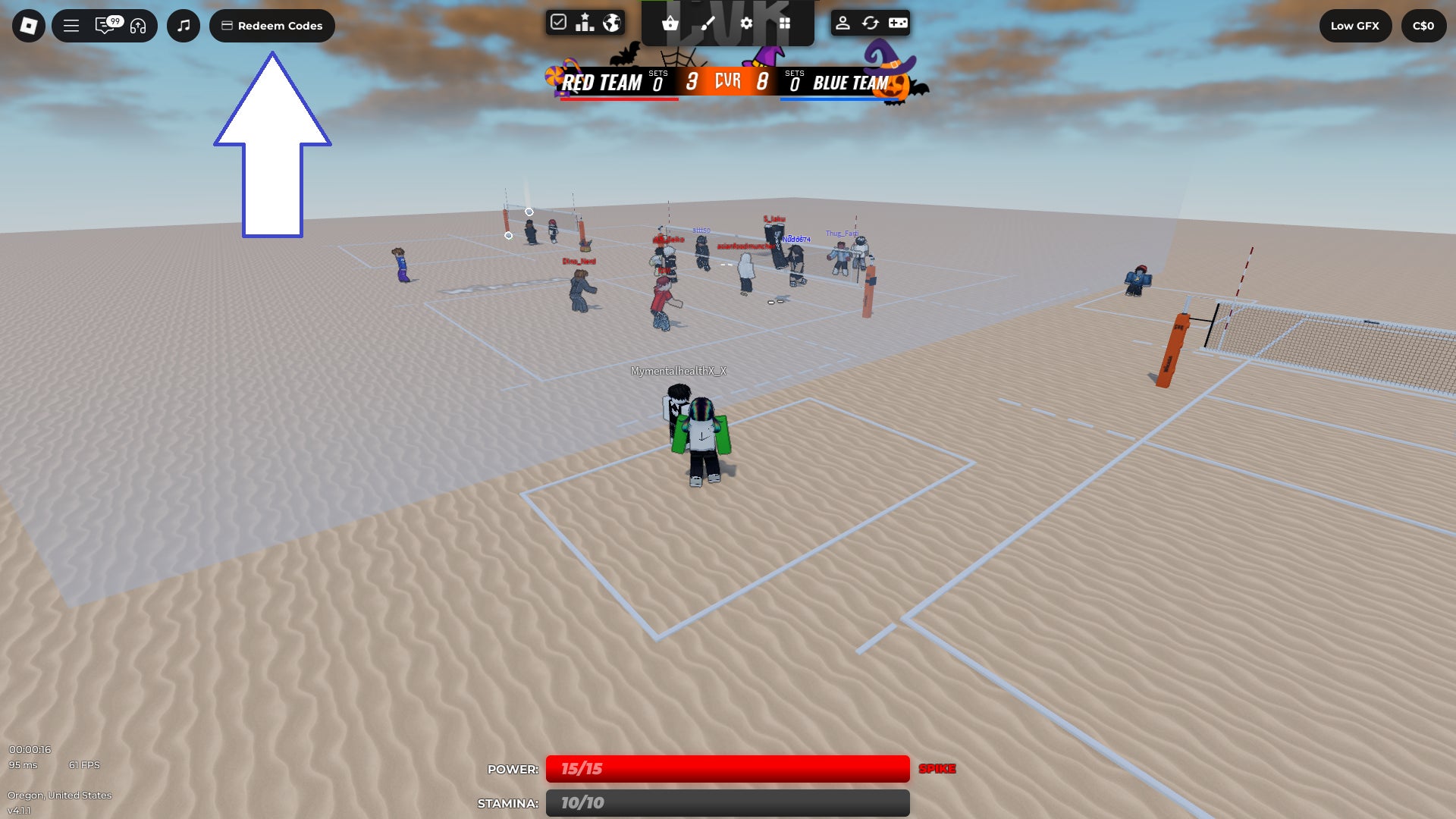The width and height of the screenshot is (1456, 819).
Task: Click the music note icon
Action: (x=182, y=25)
